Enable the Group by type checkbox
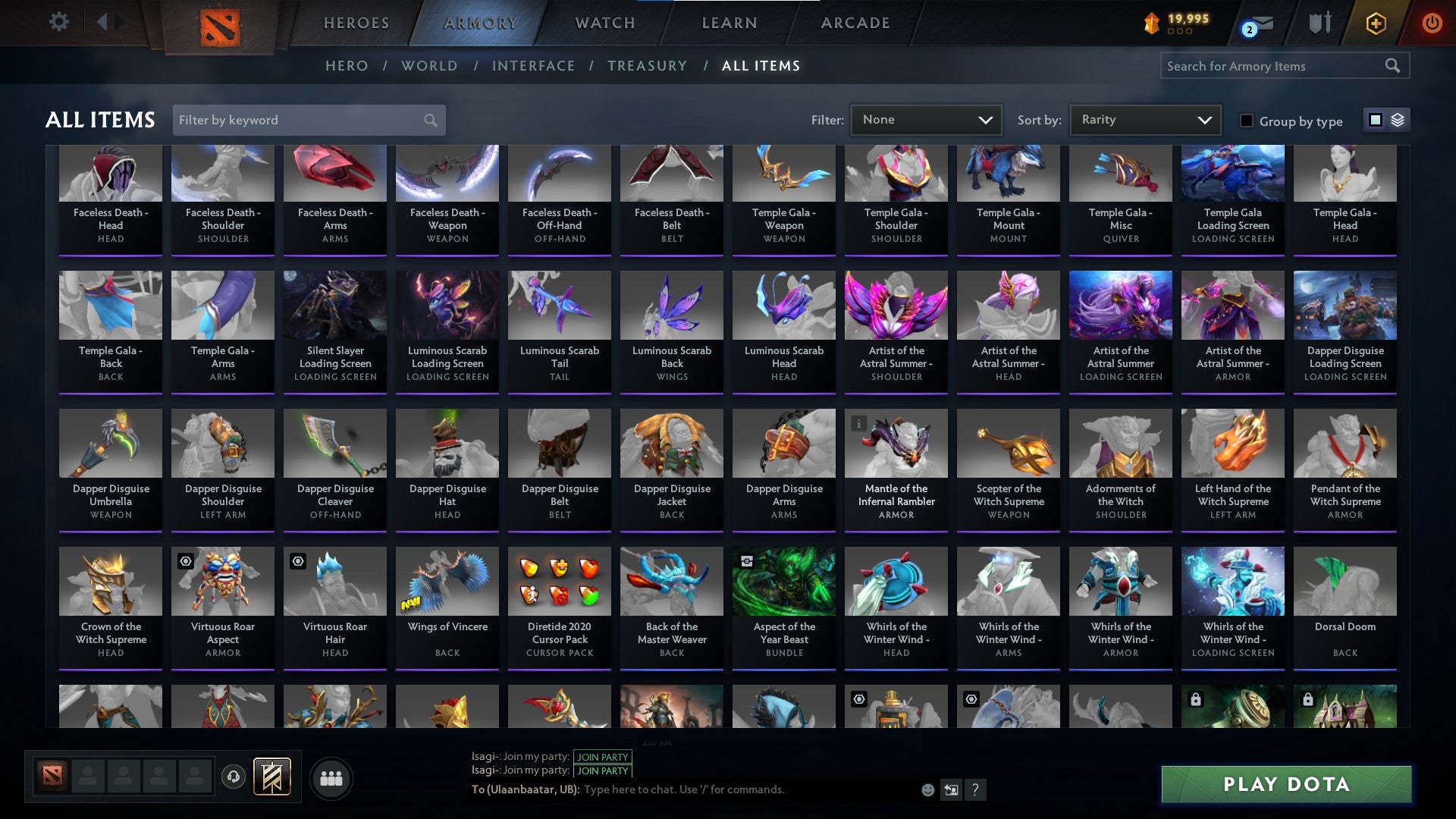Image resolution: width=1456 pixels, height=819 pixels. tap(1246, 121)
